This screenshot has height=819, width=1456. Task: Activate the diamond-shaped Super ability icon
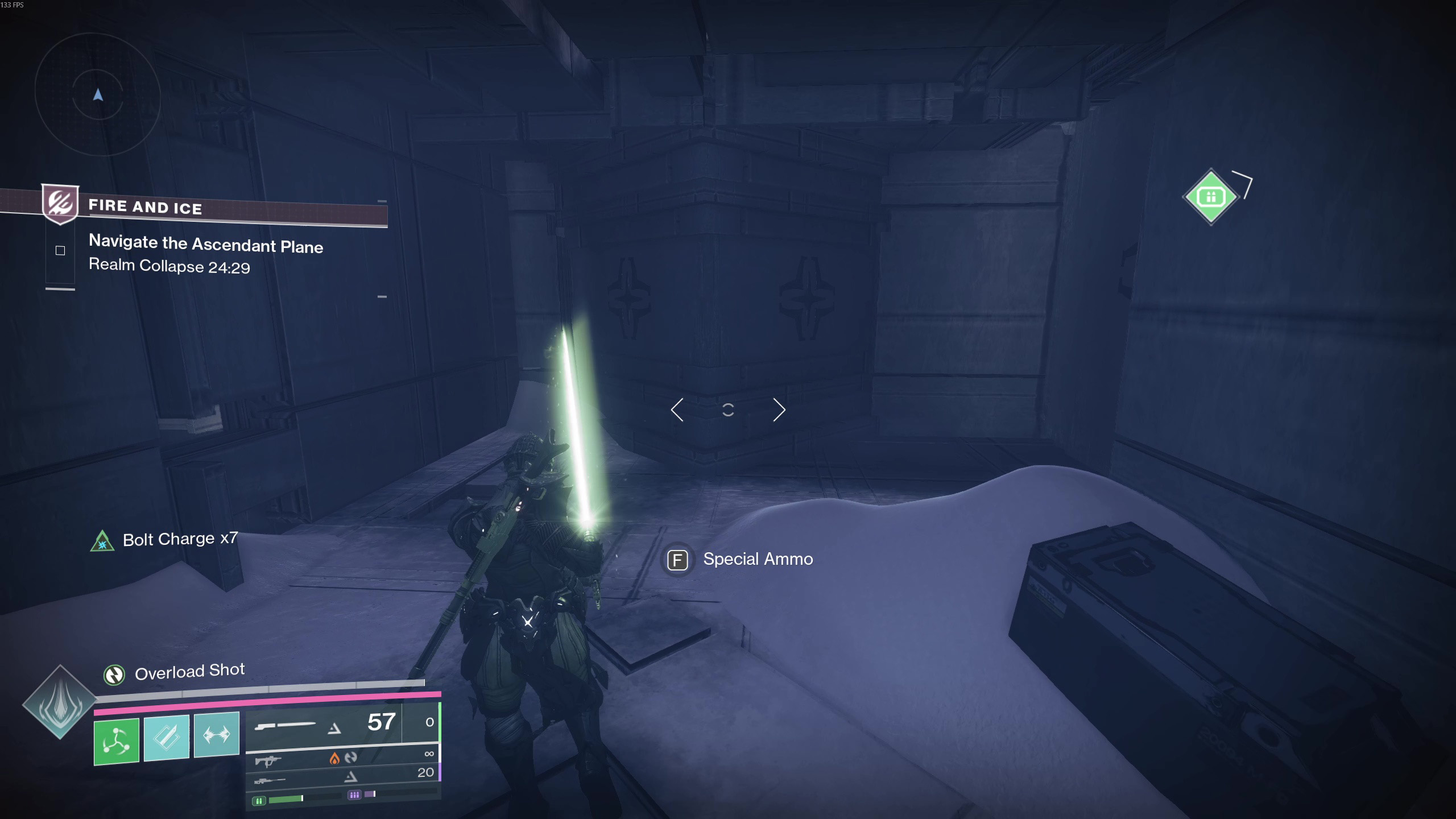[60, 702]
